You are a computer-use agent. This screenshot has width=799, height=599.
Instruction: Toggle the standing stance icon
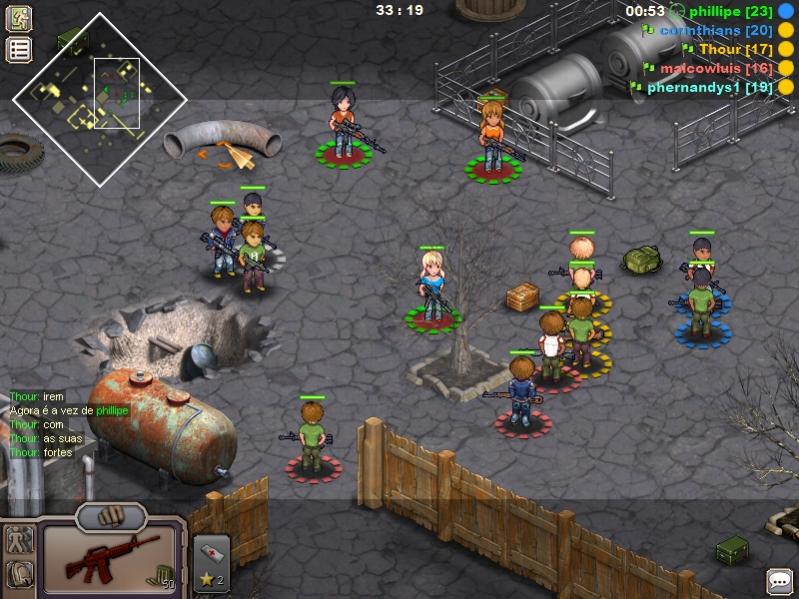tap(20, 540)
